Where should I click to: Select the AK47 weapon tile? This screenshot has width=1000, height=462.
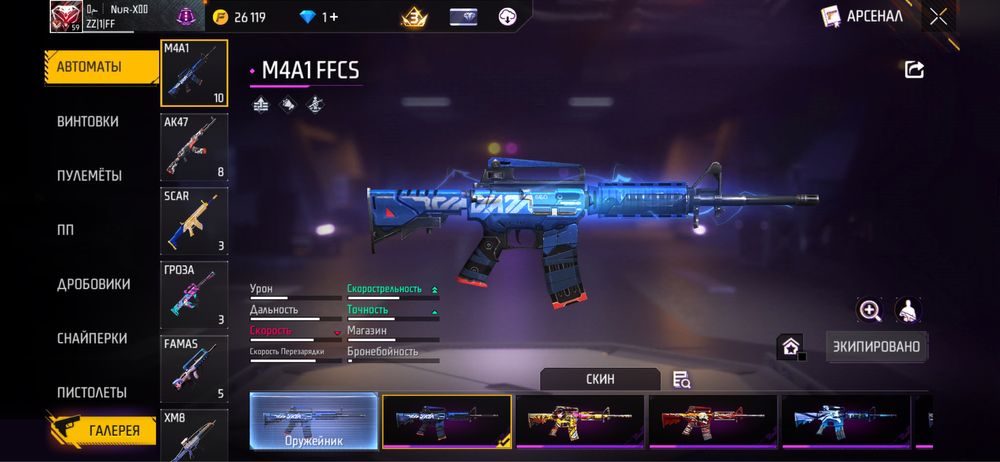pos(194,147)
